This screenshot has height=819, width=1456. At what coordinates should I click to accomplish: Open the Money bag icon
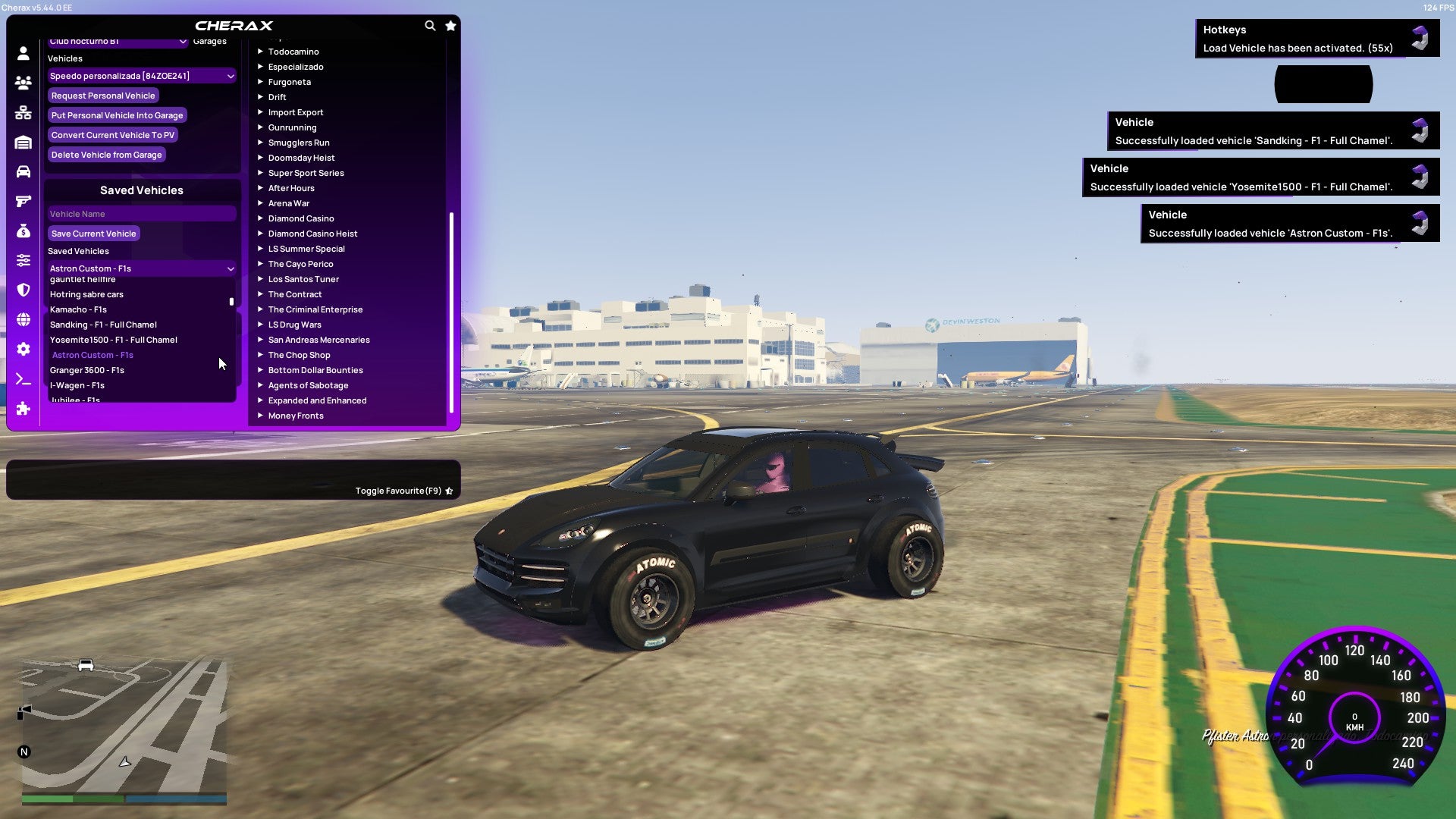23,231
